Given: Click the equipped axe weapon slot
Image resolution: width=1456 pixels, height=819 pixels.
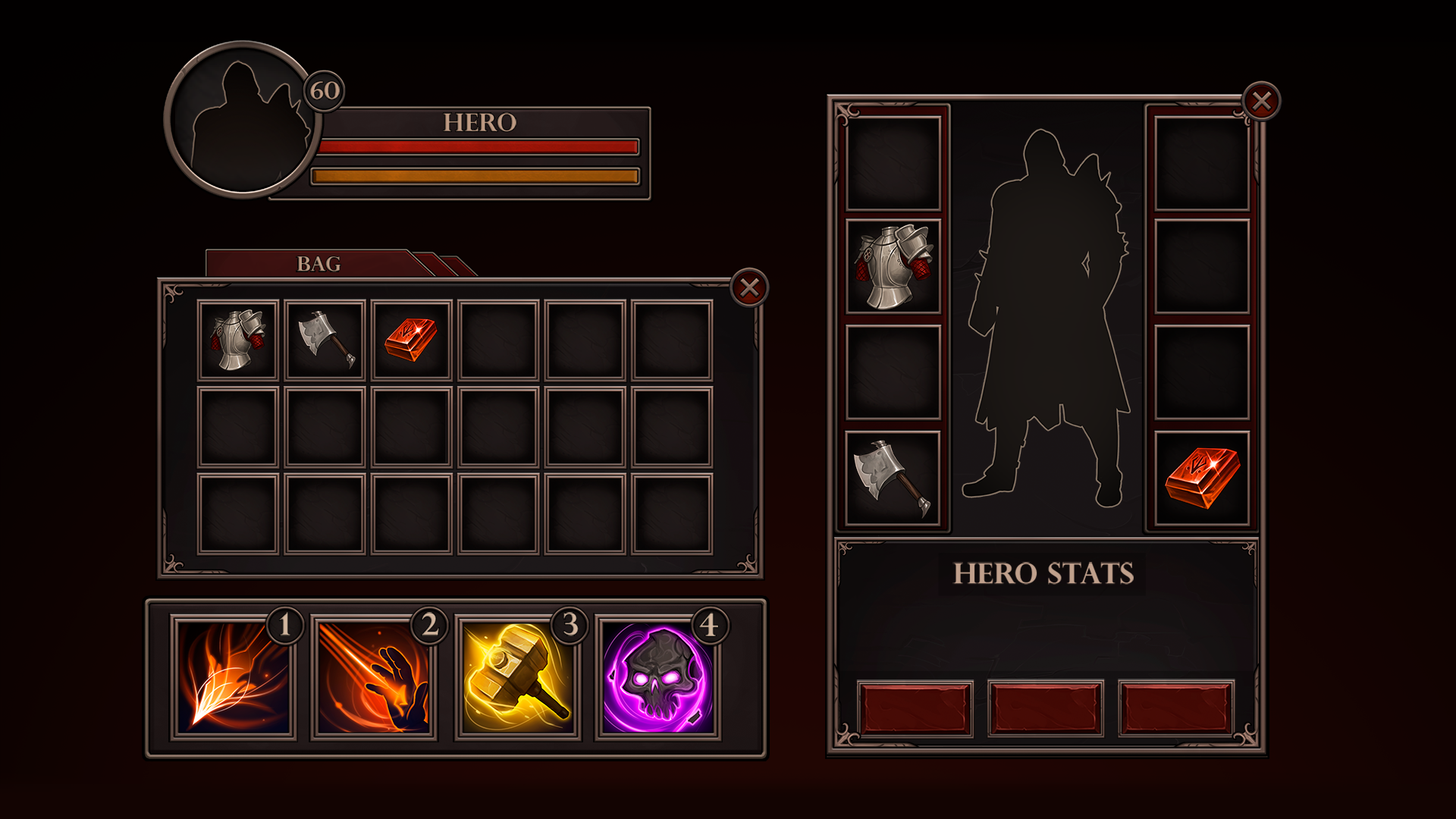Looking at the screenshot, I should click(893, 479).
